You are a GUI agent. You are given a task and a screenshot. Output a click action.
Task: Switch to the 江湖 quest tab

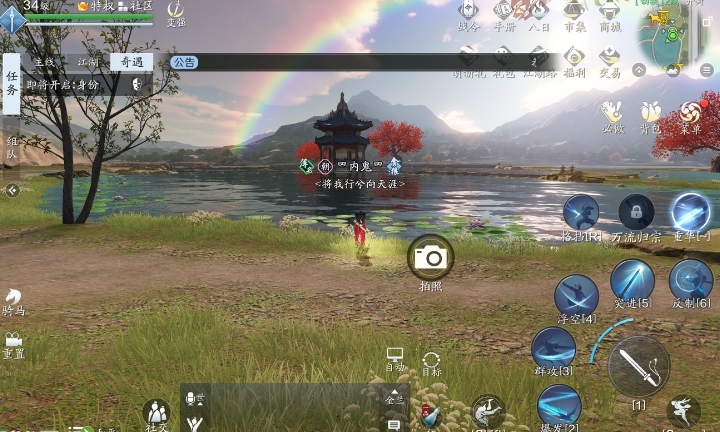(x=88, y=62)
